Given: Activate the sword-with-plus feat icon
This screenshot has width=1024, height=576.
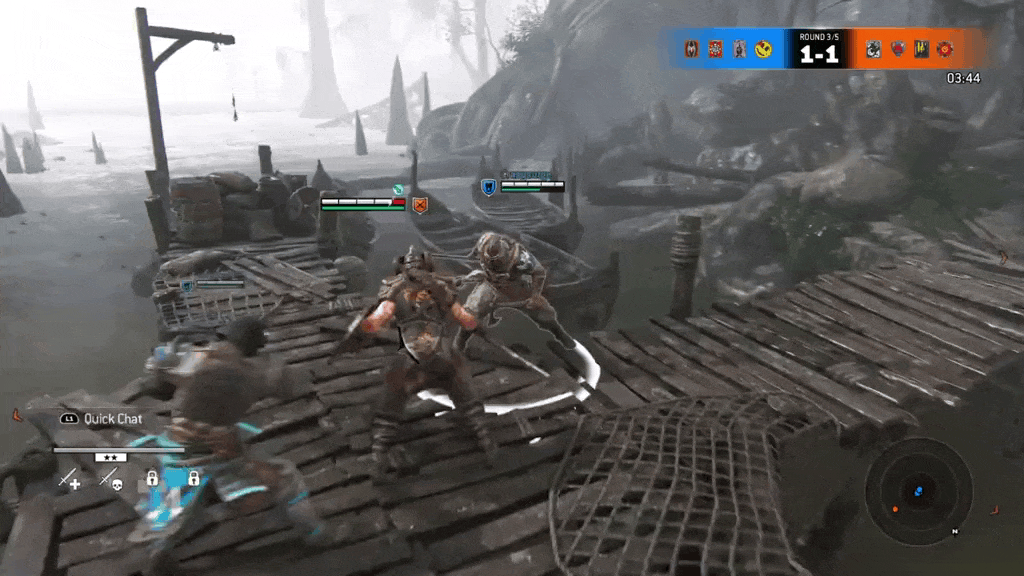Looking at the screenshot, I should coord(69,479).
